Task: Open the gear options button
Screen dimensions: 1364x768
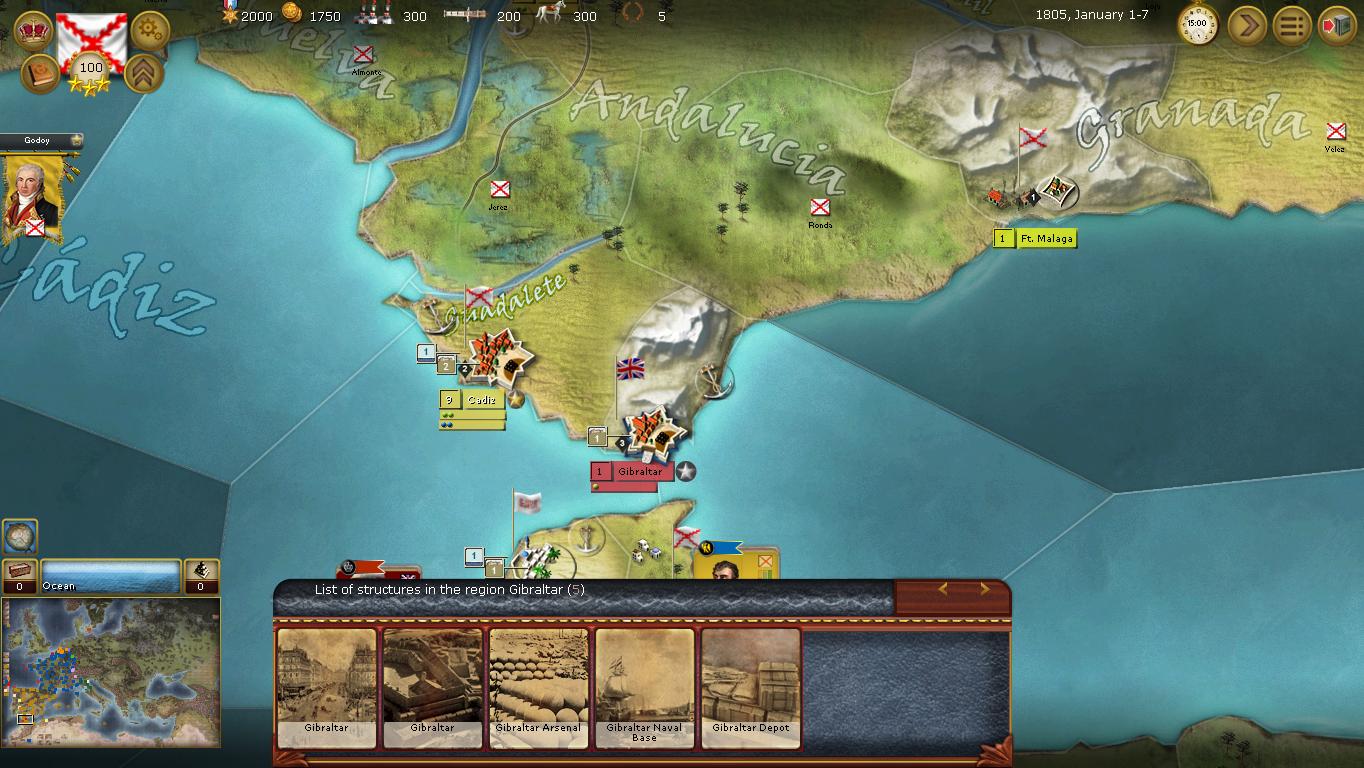Action: coord(150,31)
